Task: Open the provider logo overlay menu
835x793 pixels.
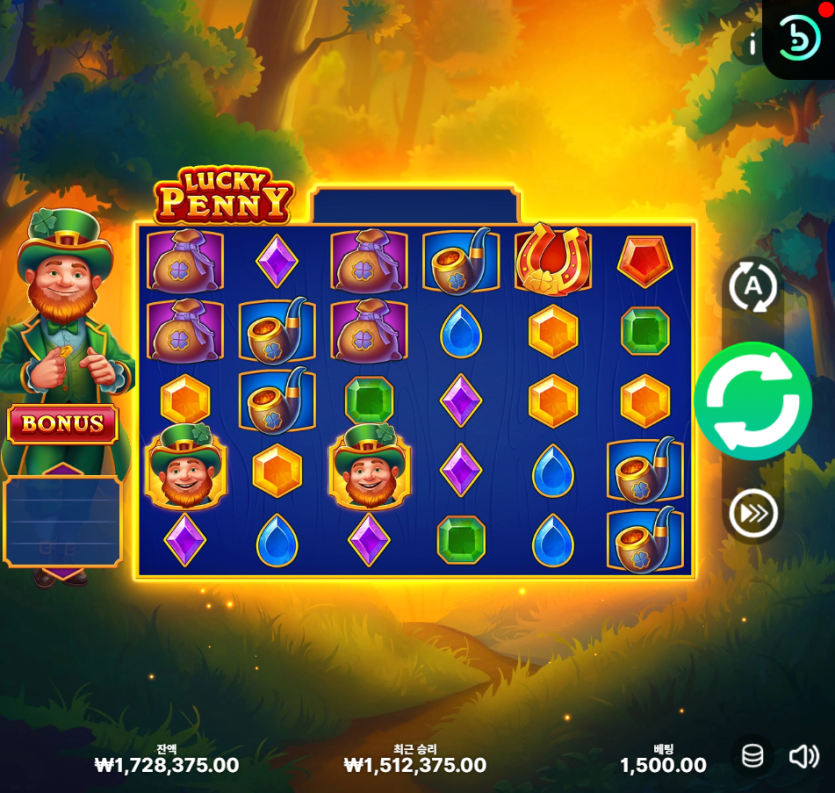Action: coord(799,38)
